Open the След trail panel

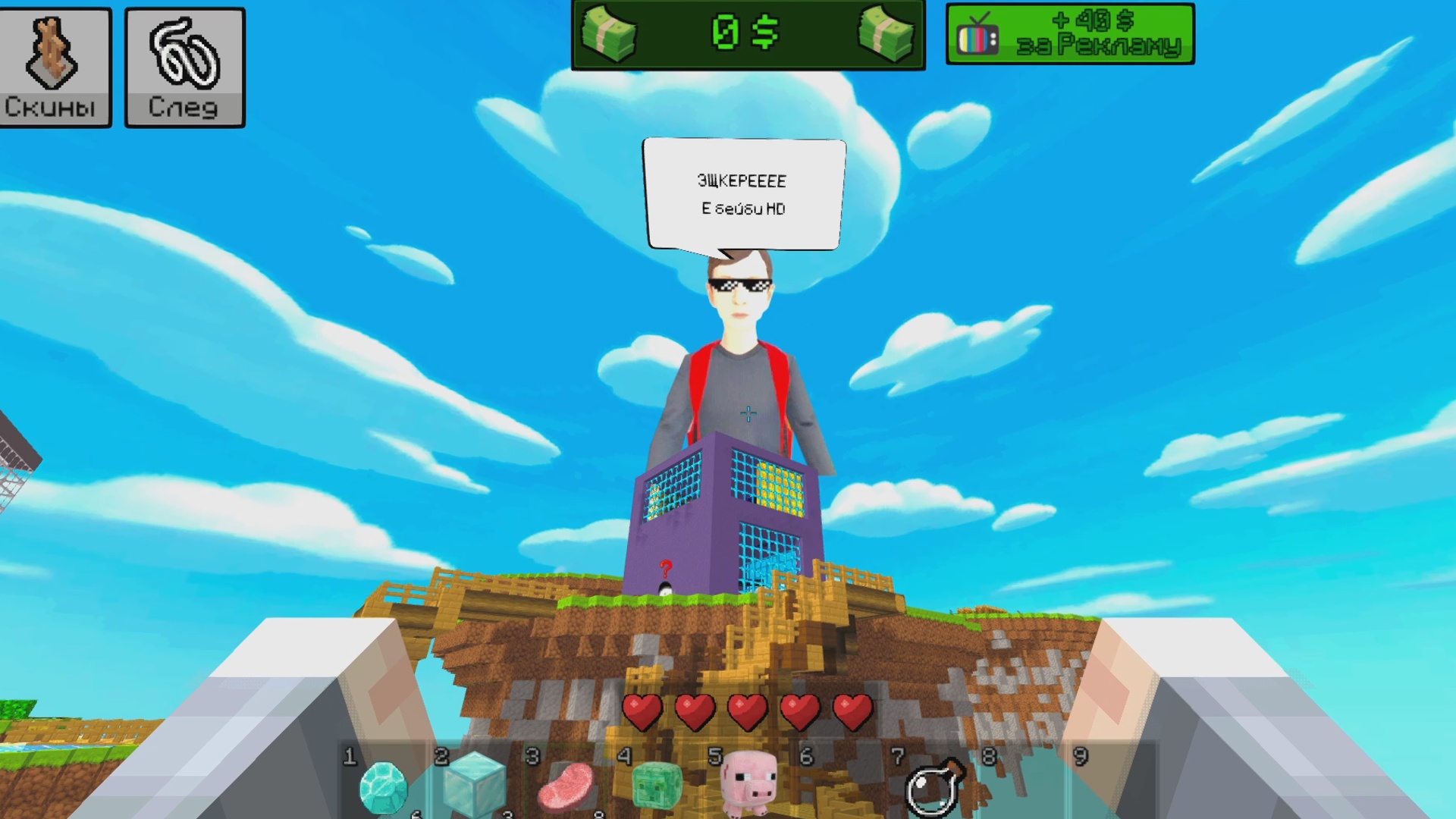(184, 66)
